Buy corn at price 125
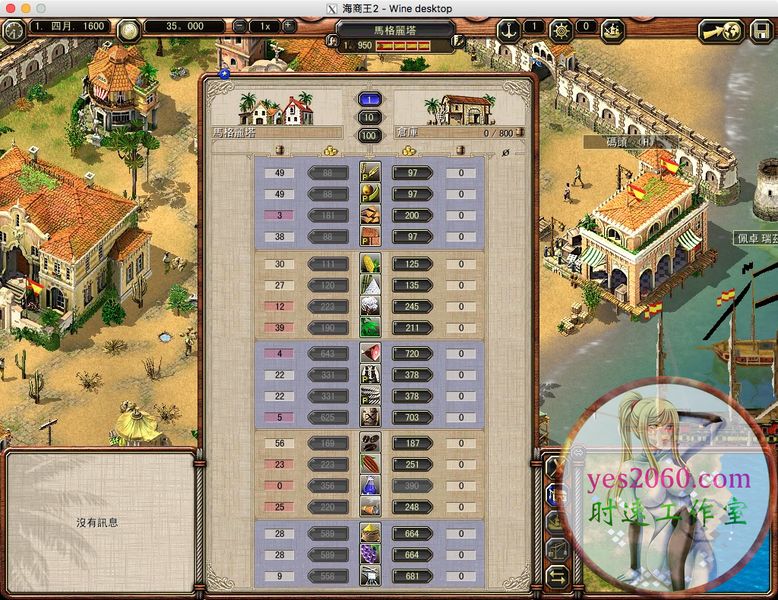The height and width of the screenshot is (600, 778). click(x=412, y=264)
